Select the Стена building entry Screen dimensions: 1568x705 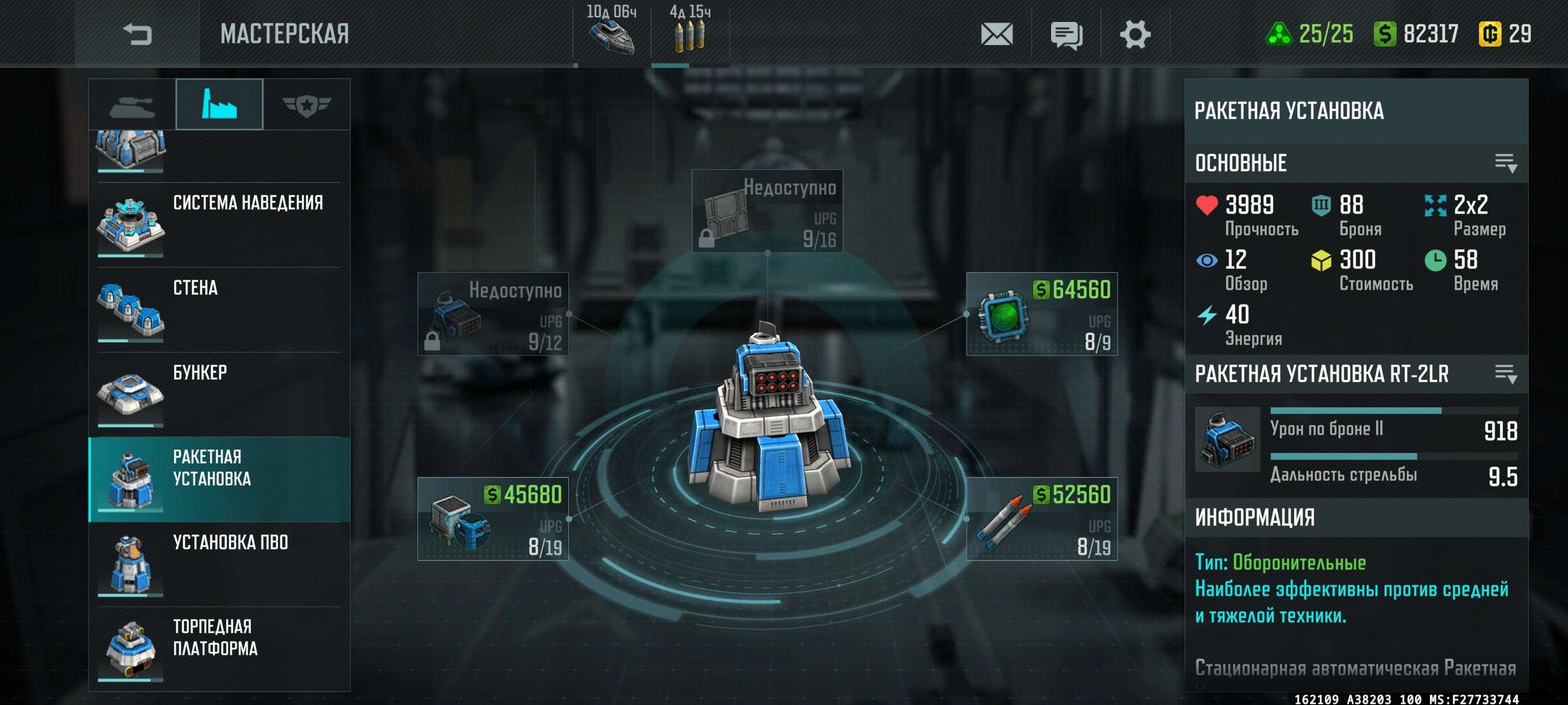pos(219,310)
